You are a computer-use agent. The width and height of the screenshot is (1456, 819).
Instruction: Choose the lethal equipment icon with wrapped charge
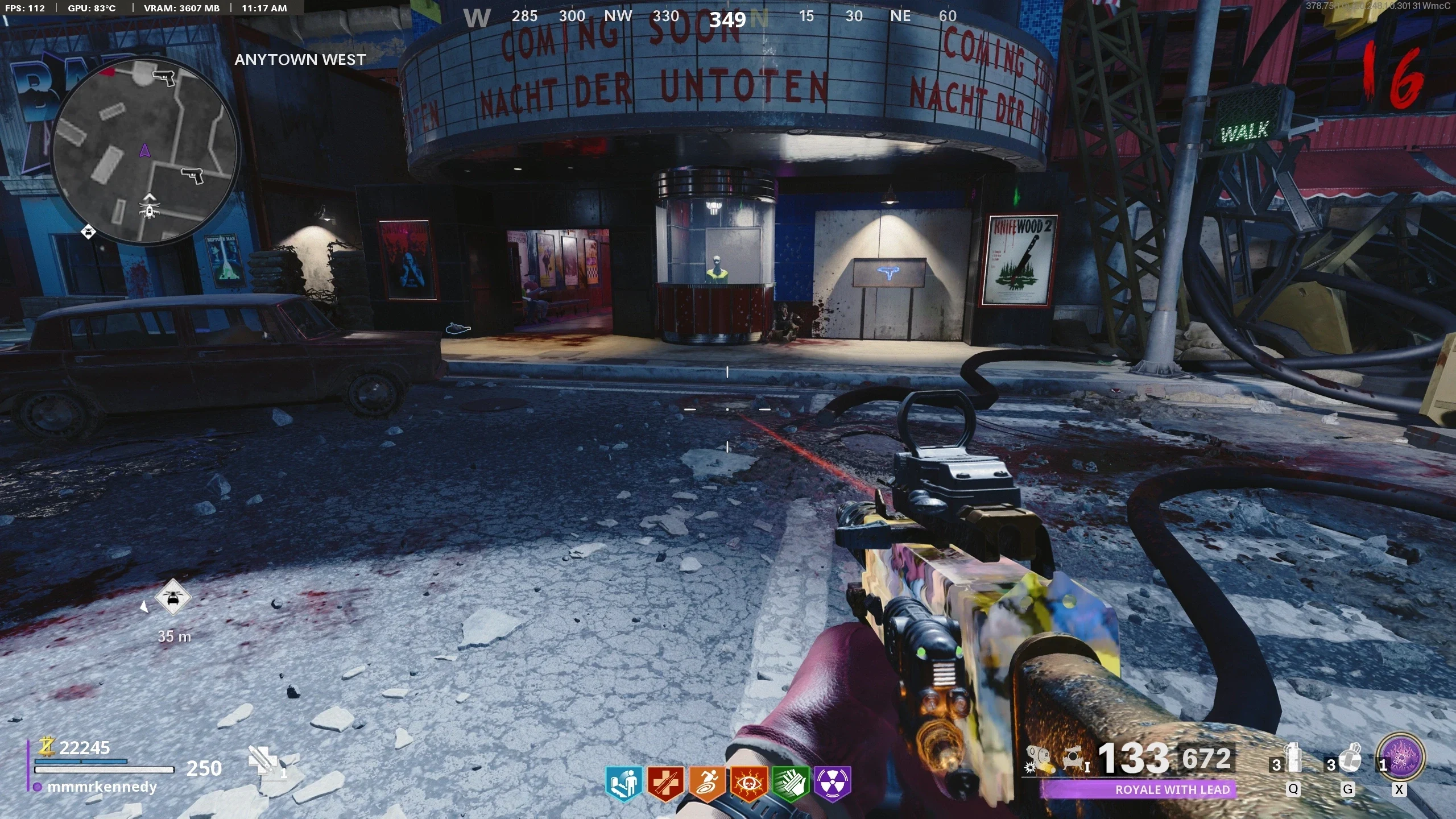pos(1349,759)
